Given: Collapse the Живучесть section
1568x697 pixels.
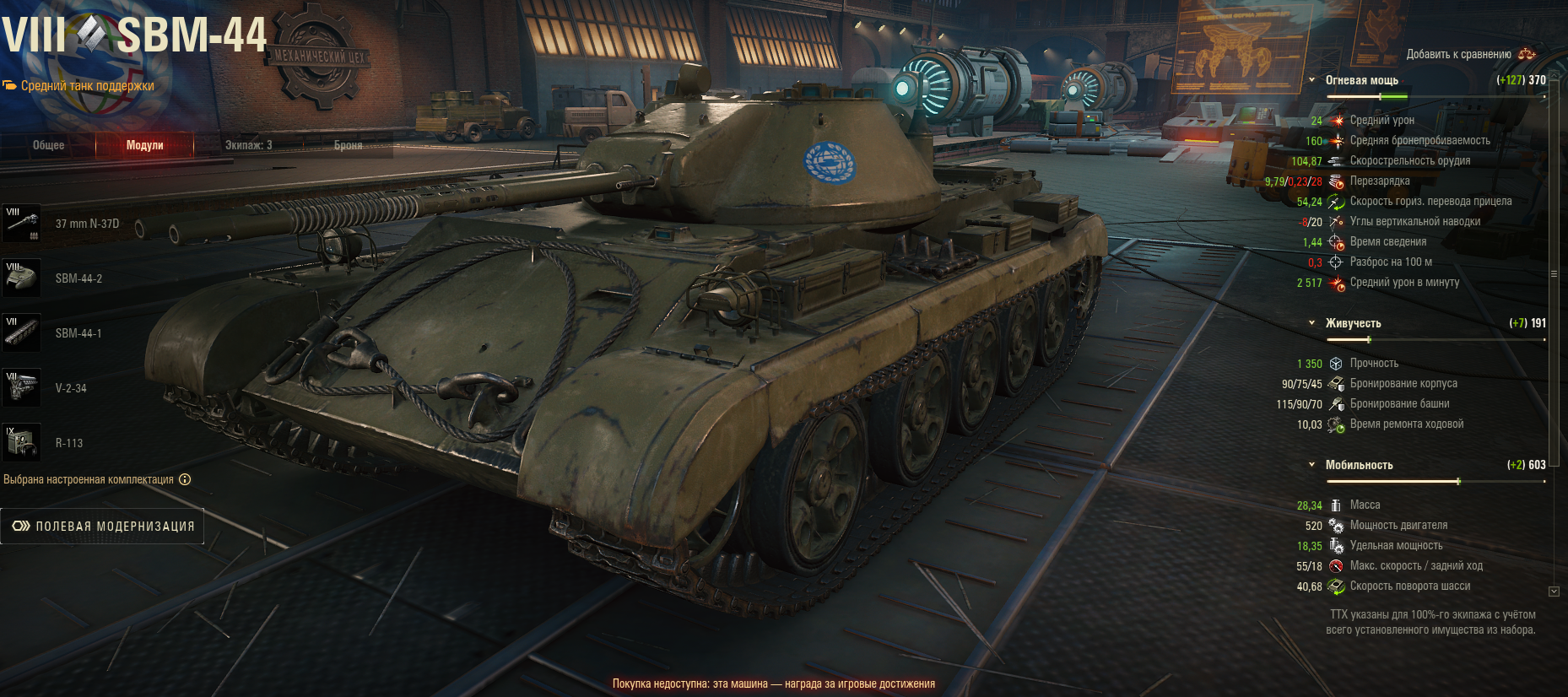Looking at the screenshot, I should (x=1311, y=323).
